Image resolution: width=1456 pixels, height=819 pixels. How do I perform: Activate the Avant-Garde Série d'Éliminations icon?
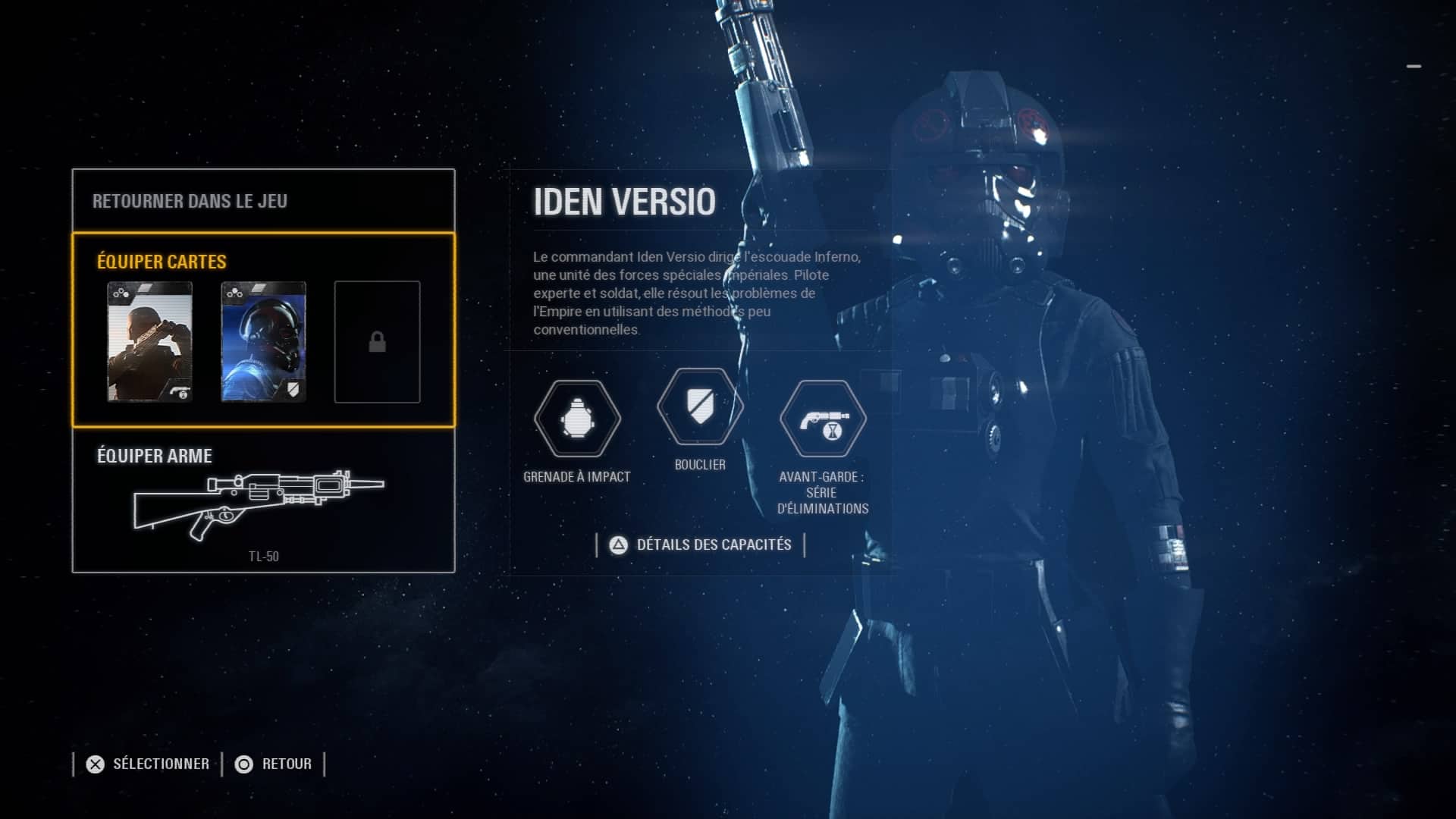click(823, 419)
